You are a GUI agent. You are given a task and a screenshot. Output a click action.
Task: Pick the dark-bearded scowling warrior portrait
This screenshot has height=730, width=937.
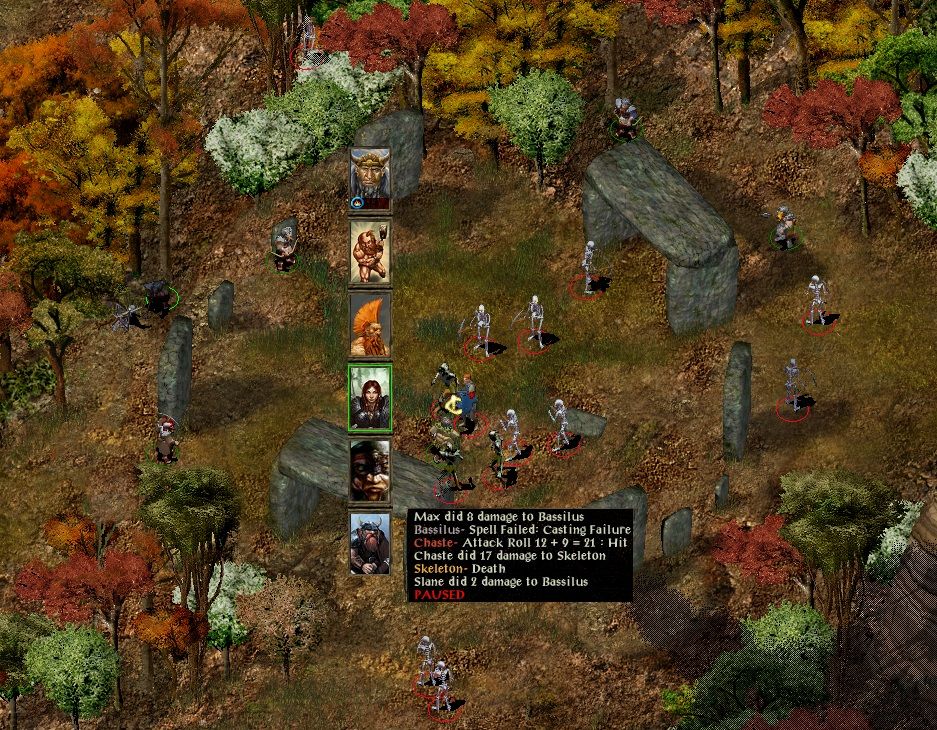(x=369, y=470)
